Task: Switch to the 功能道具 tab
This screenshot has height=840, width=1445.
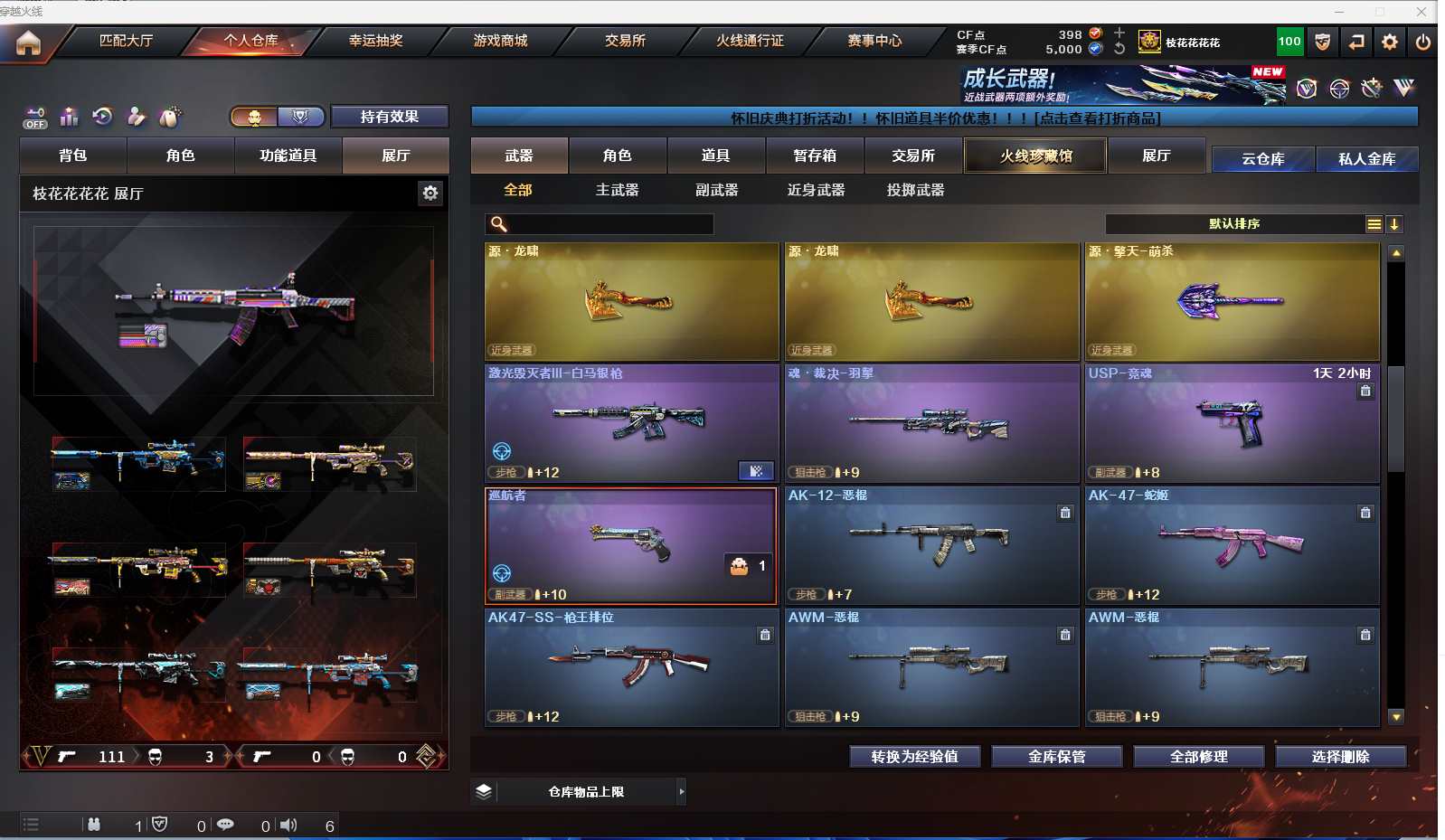Action: tap(288, 156)
